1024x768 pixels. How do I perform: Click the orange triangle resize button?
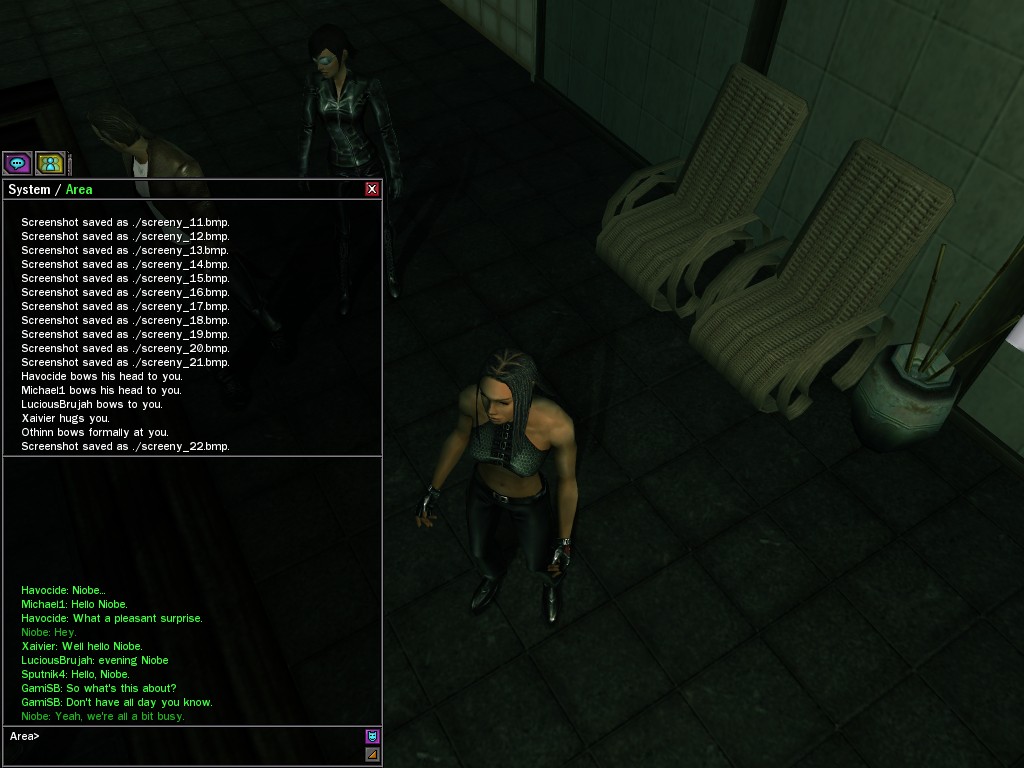(x=372, y=754)
